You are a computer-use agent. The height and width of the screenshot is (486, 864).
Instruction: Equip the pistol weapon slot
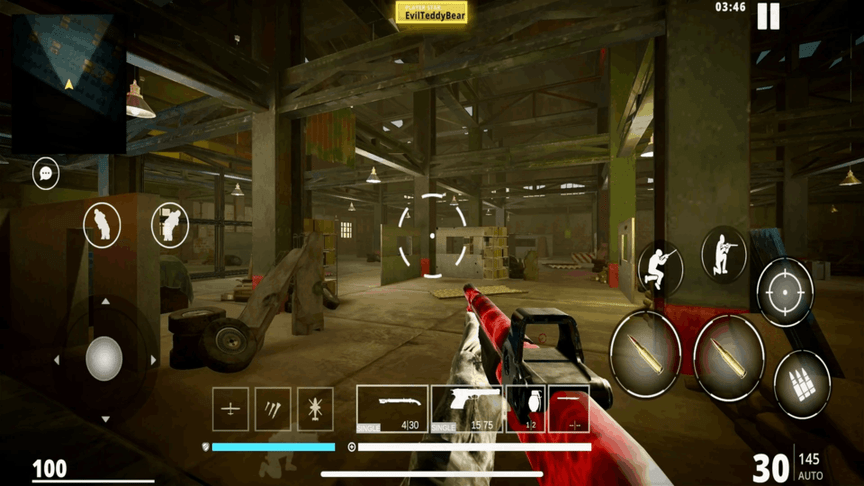467,409
